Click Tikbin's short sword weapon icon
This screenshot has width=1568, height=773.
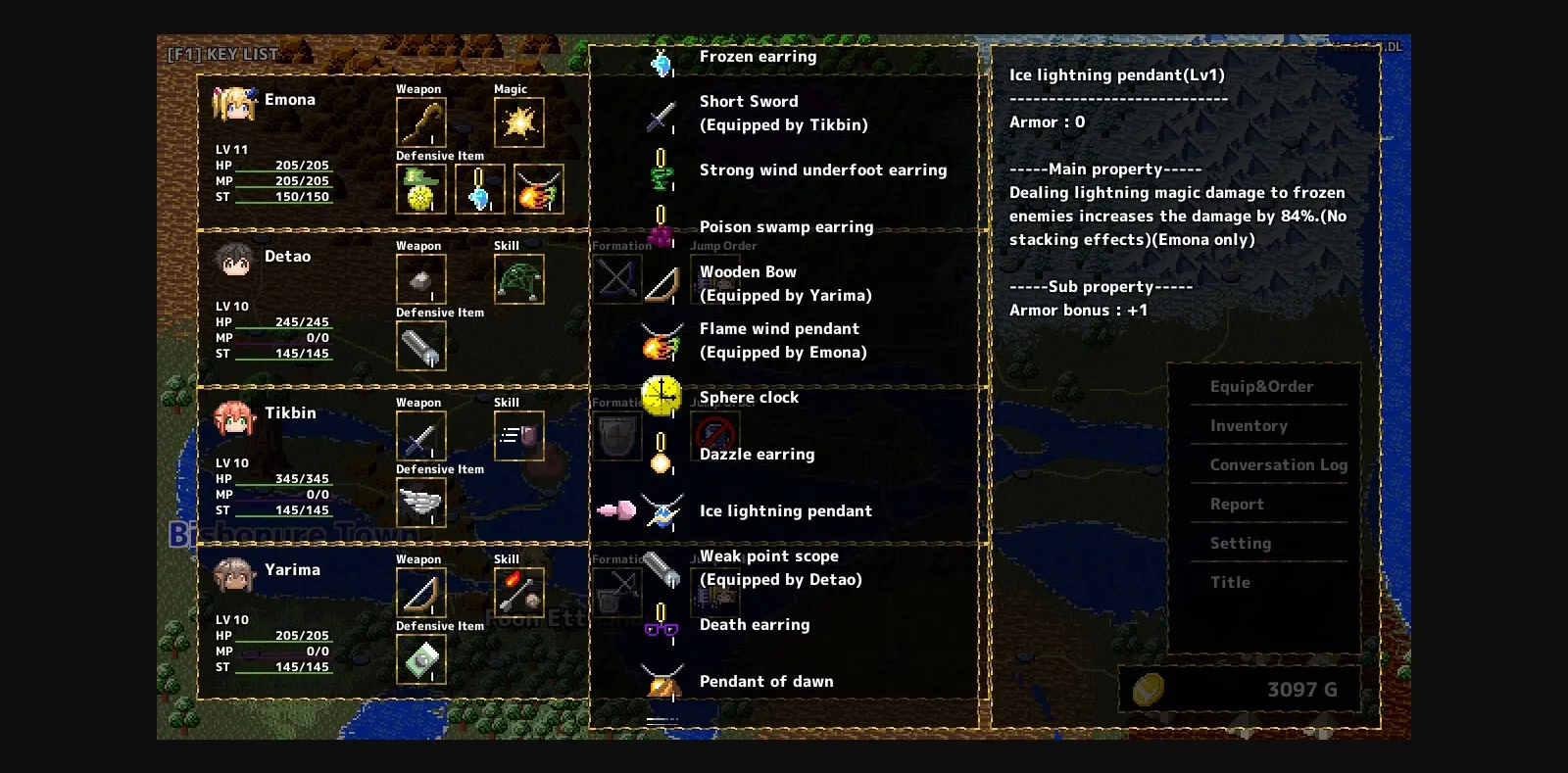420,435
